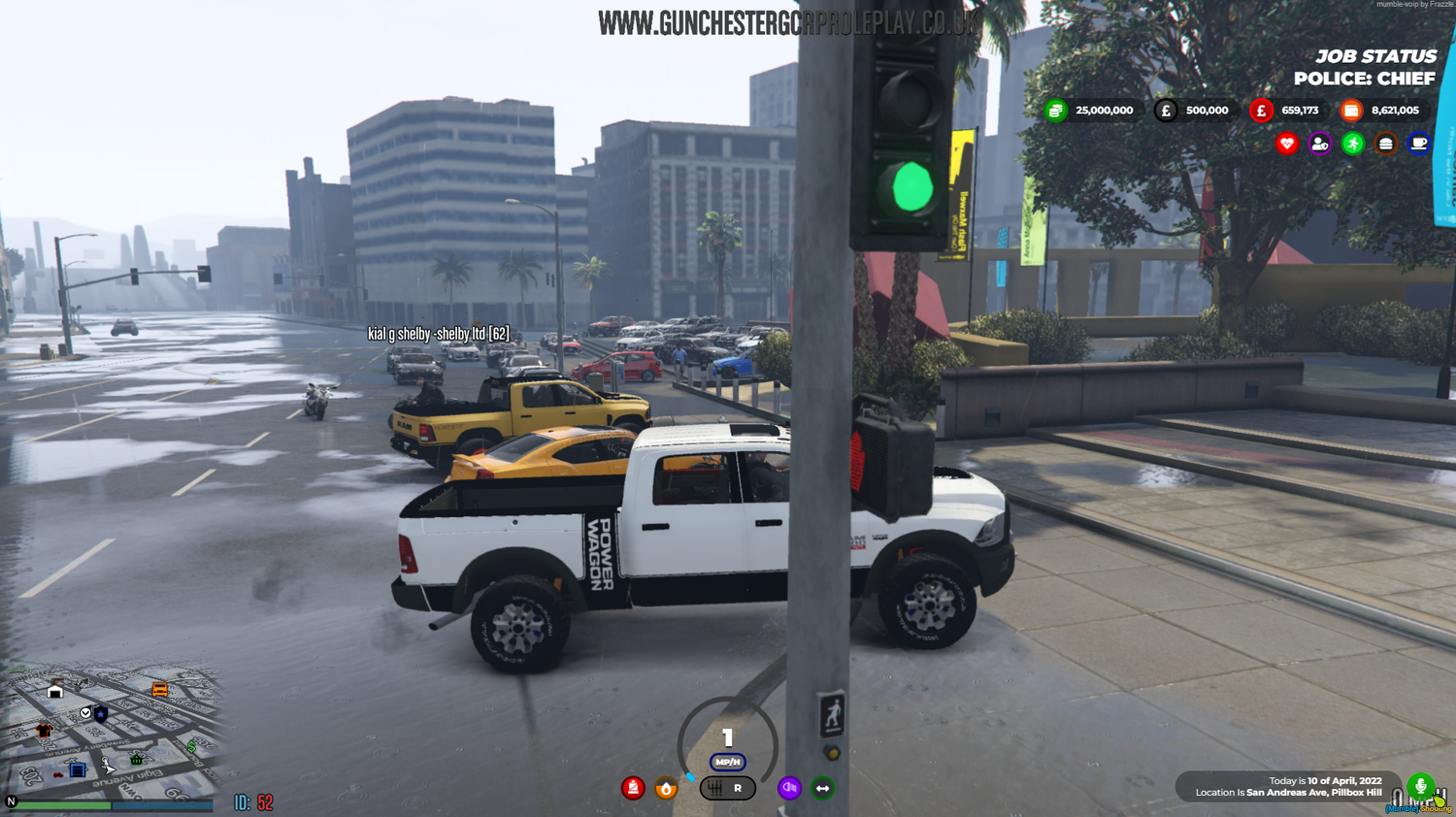The image size is (1456, 817).
Task: Click the orange fuel gauge icon
Action: tap(666, 789)
